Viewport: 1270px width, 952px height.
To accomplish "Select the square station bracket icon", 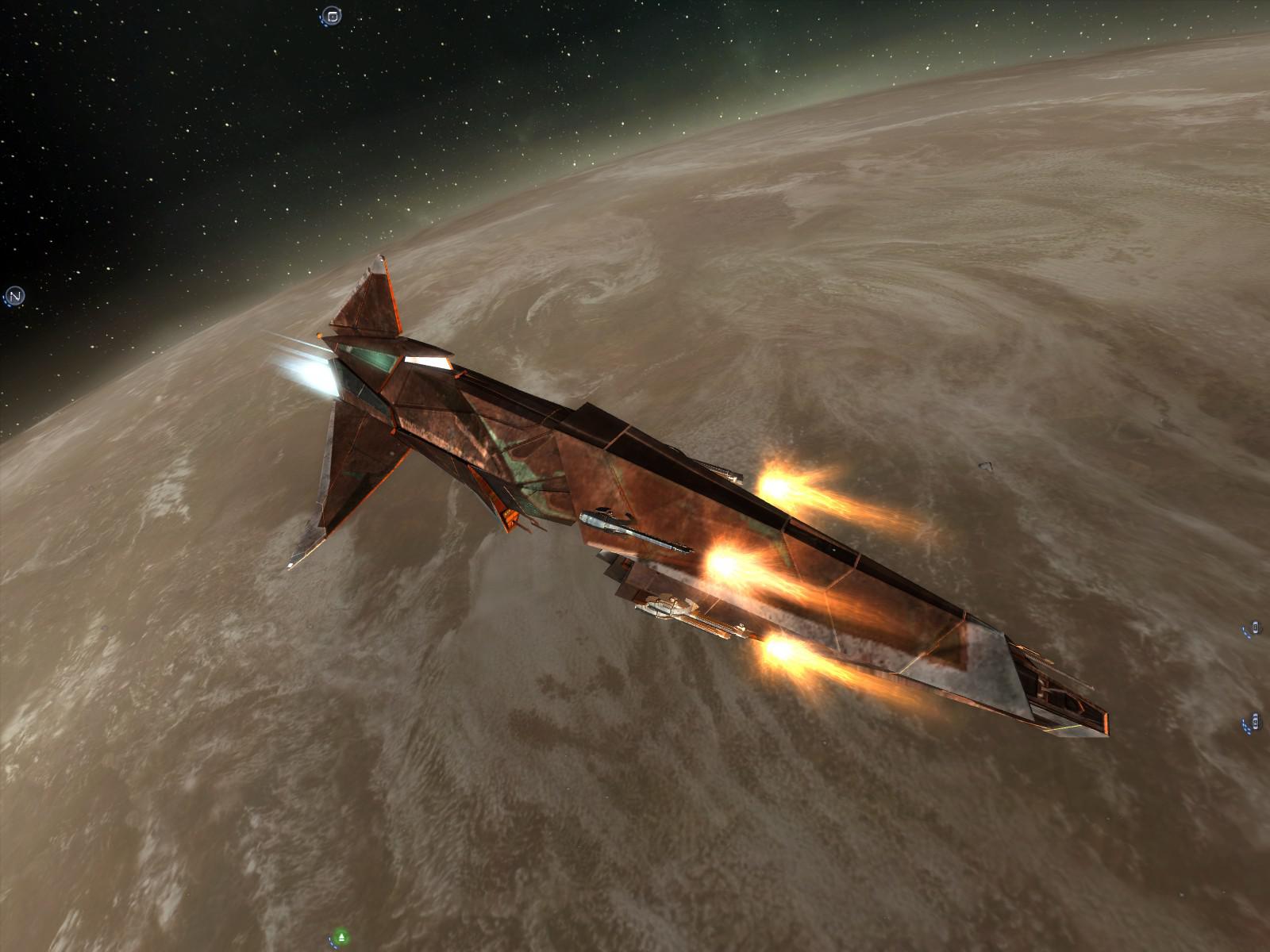I will pyautogui.click(x=332, y=16).
